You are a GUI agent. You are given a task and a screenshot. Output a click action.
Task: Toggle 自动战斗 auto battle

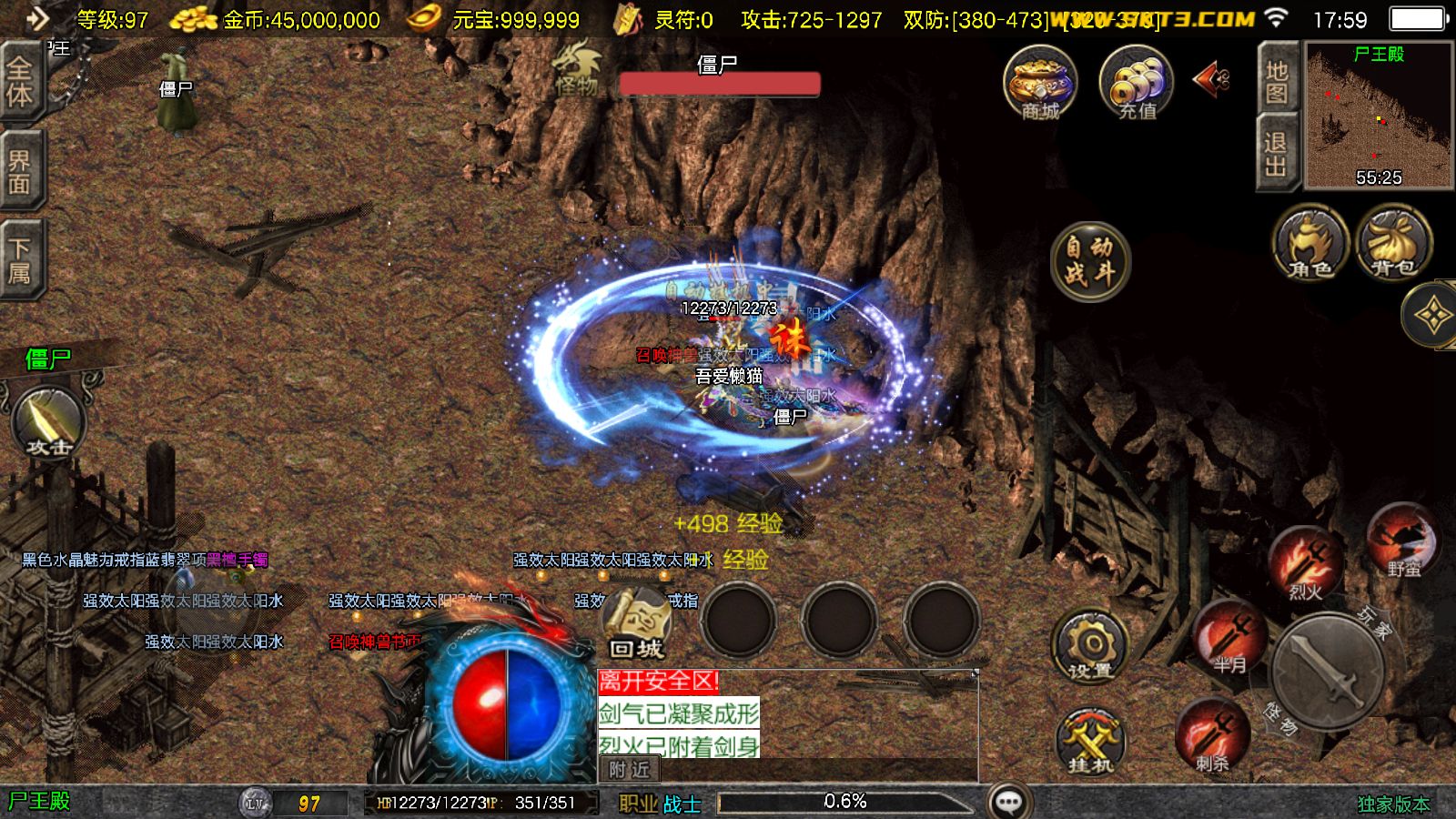pos(1089,260)
